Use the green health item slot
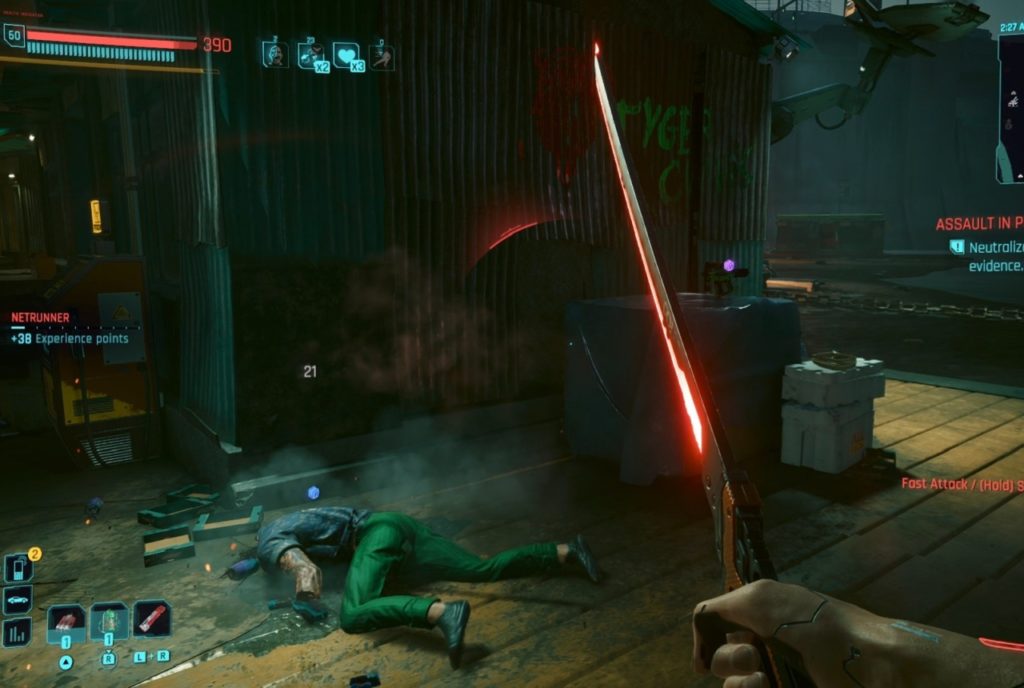 point(108,622)
